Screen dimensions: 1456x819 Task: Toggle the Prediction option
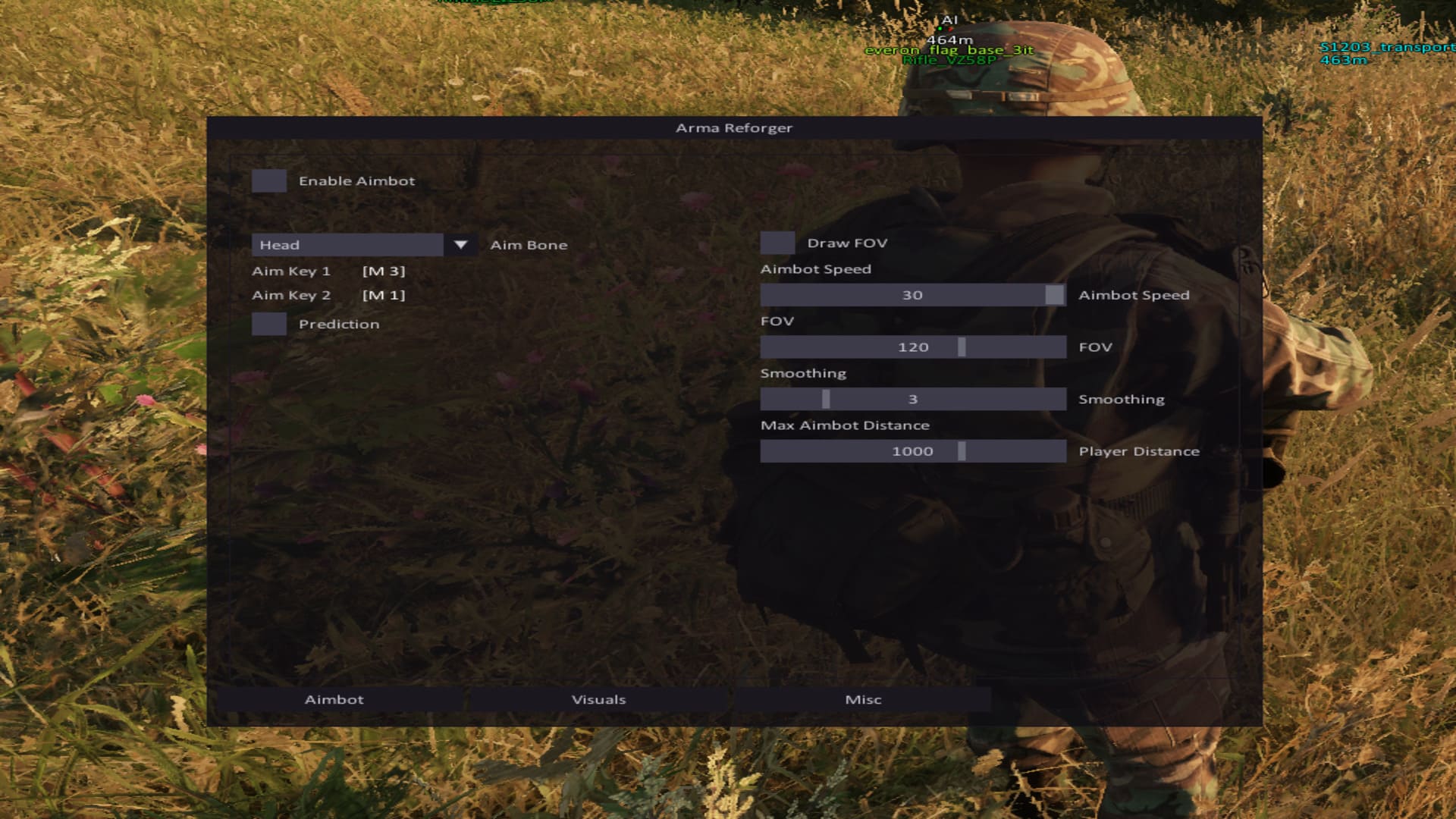tap(269, 324)
